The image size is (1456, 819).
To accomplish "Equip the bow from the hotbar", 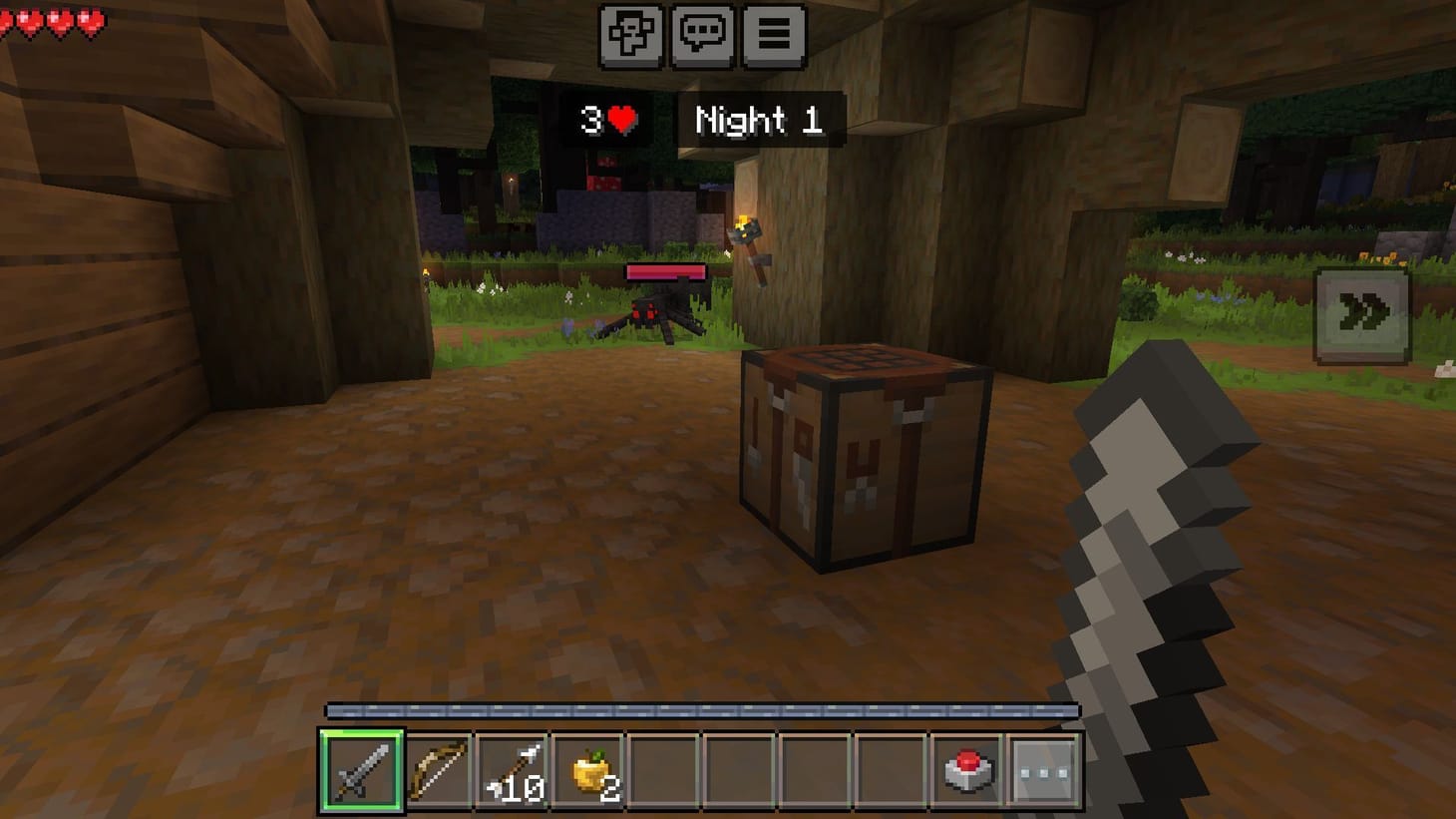I will pyautogui.click(x=439, y=770).
